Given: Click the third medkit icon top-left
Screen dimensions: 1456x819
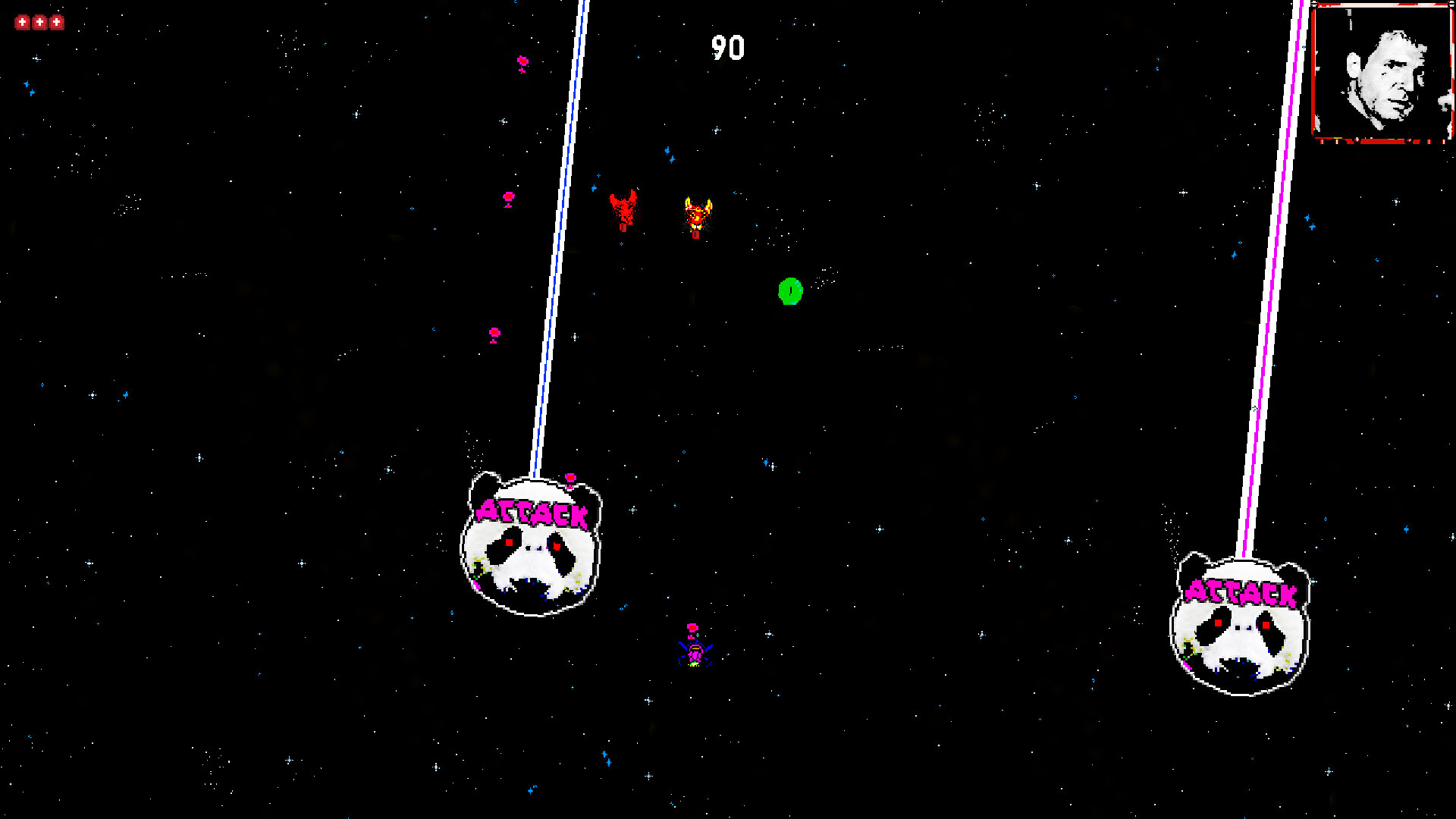Looking at the screenshot, I should [56, 21].
